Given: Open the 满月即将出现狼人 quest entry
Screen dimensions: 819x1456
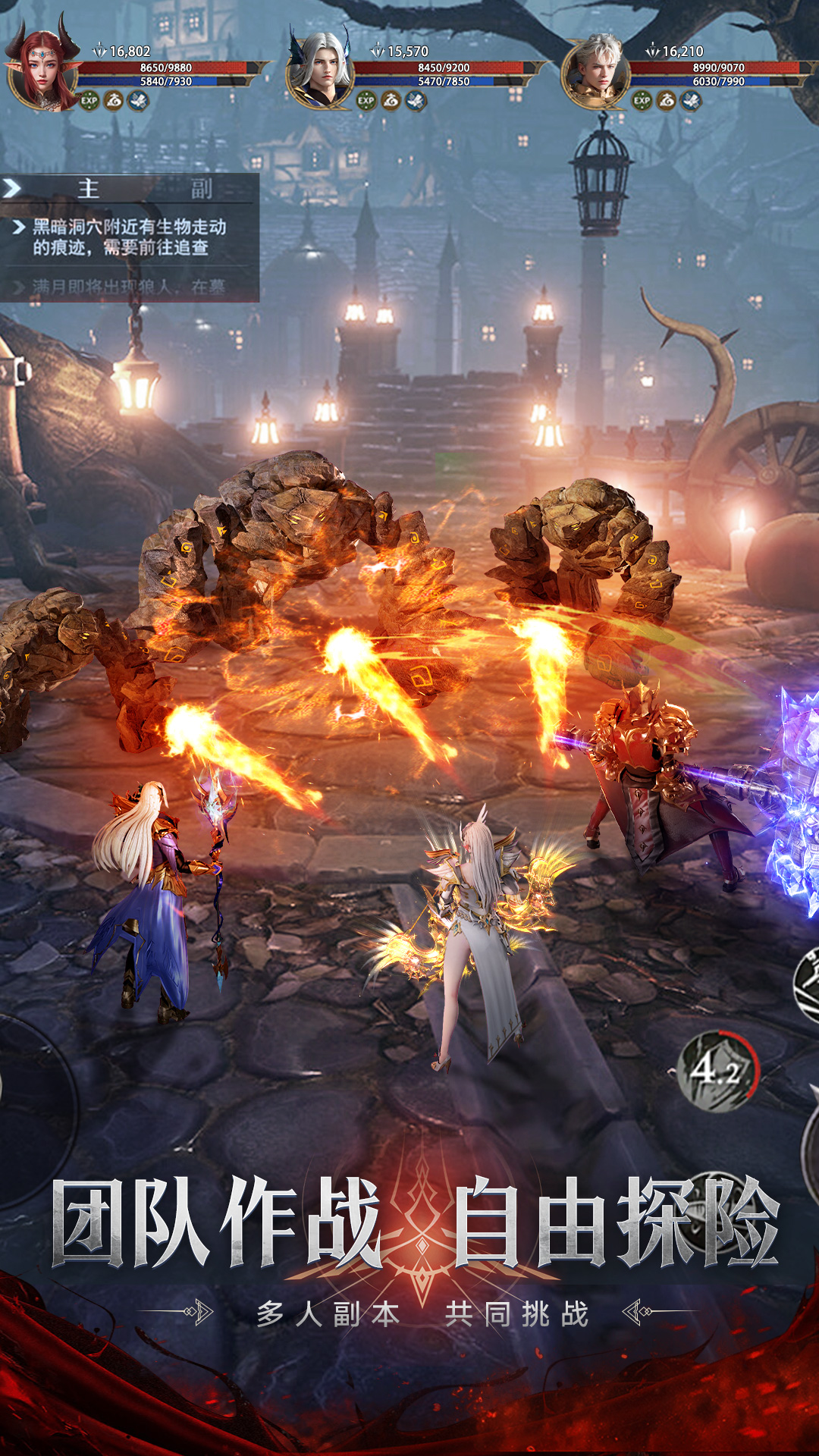Looking at the screenshot, I should coord(129,287).
